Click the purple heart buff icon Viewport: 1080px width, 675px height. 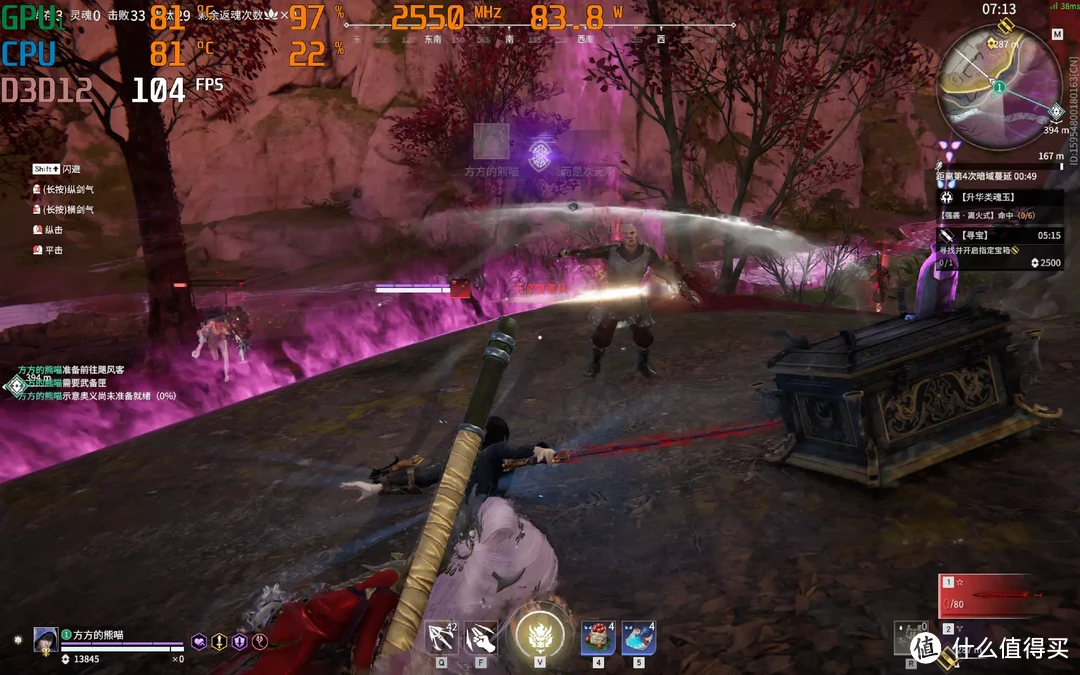pyautogui.click(x=199, y=642)
